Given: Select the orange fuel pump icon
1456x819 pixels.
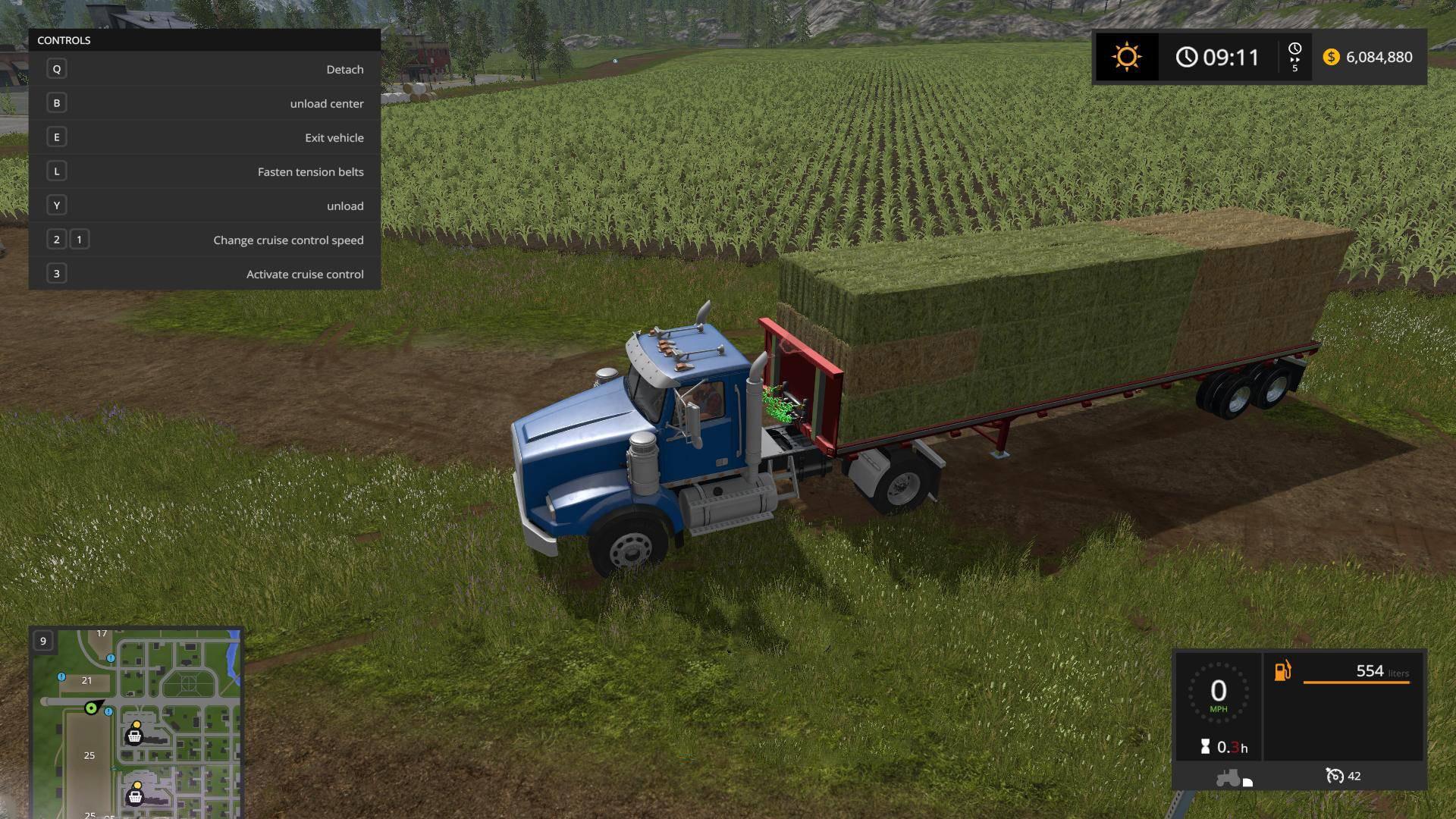Looking at the screenshot, I should pos(1282,671).
